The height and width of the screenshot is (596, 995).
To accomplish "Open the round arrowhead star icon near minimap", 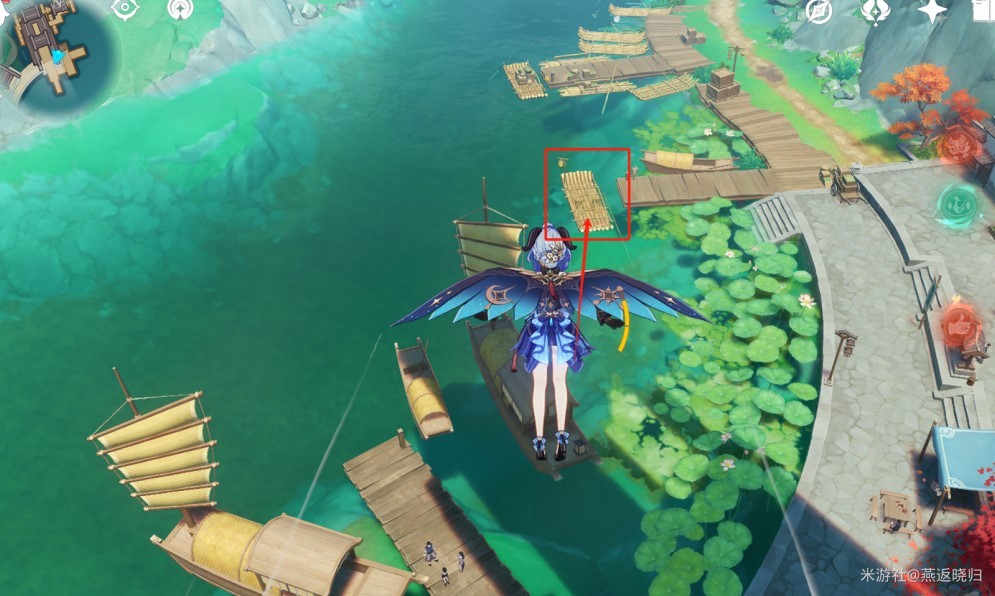I will (x=181, y=9).
